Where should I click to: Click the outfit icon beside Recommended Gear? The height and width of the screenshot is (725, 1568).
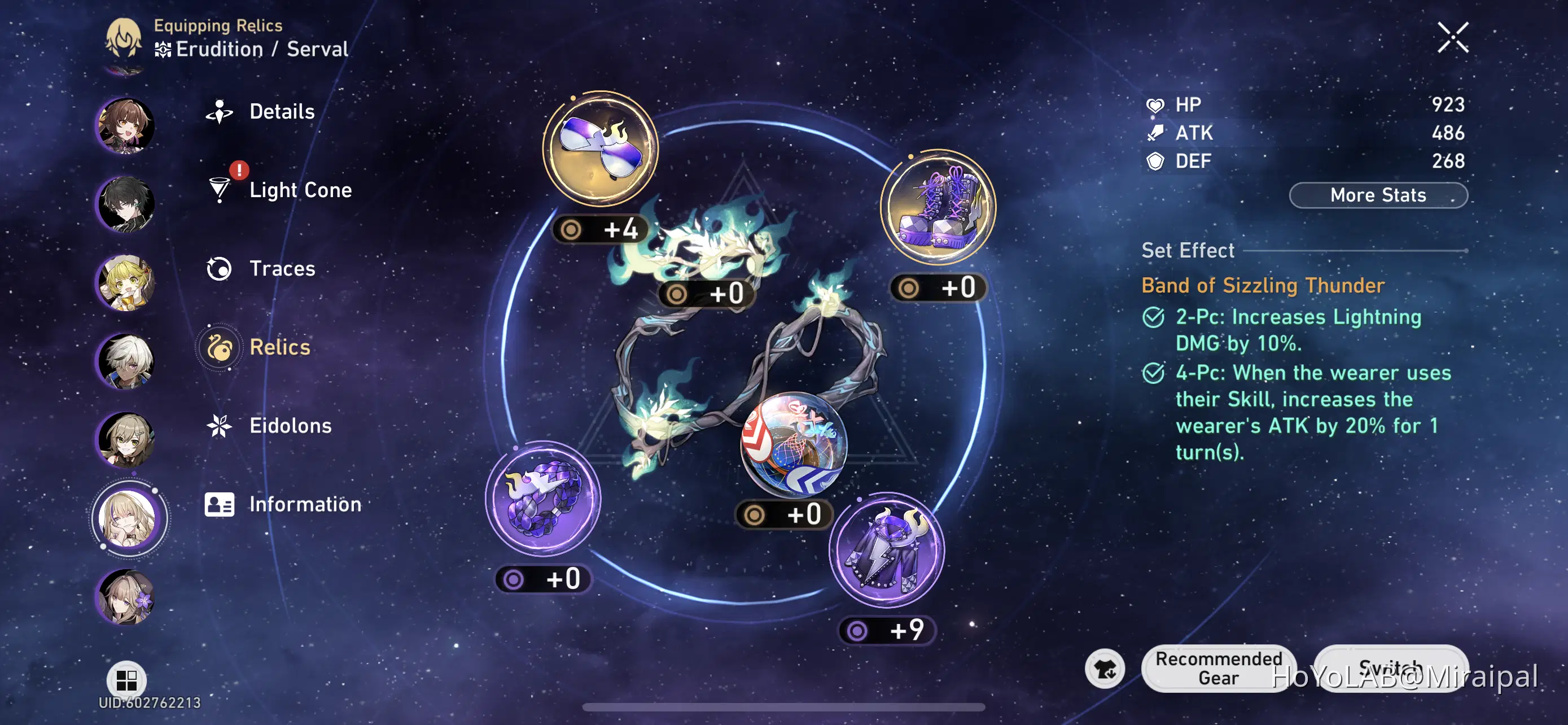click(1105, 669)
